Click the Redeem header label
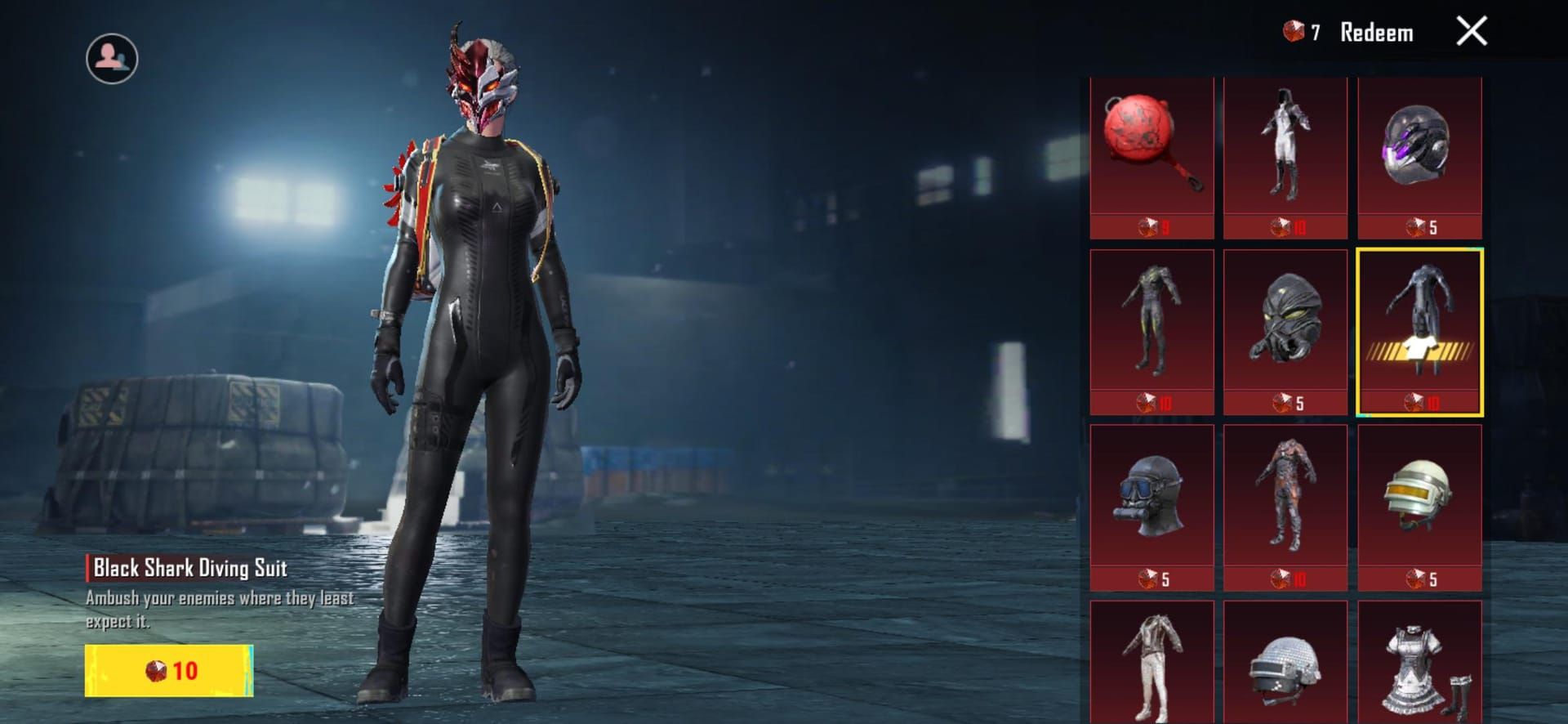Image resolution: width=1568 pixels, height=724 pixels. point(1377,33)
